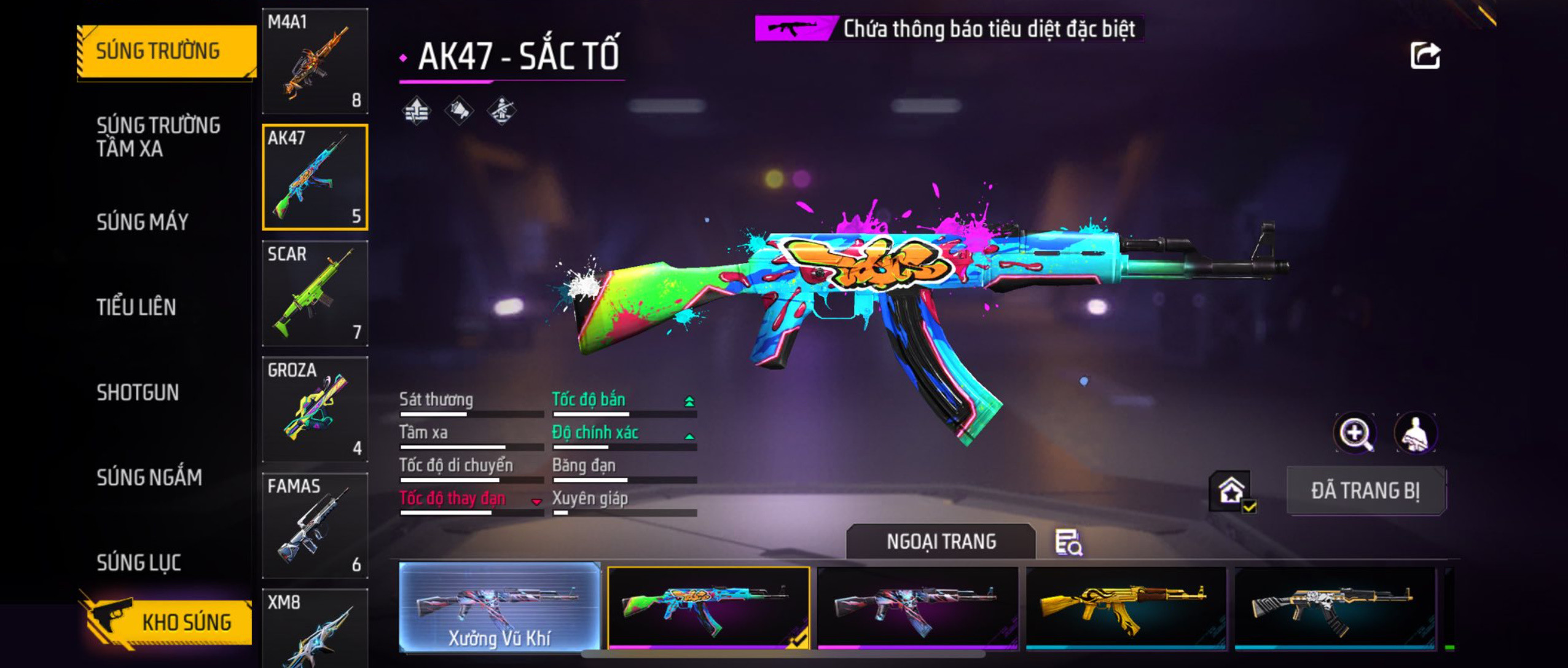Open the Ngoại Trang tab

tap(941, 541)
